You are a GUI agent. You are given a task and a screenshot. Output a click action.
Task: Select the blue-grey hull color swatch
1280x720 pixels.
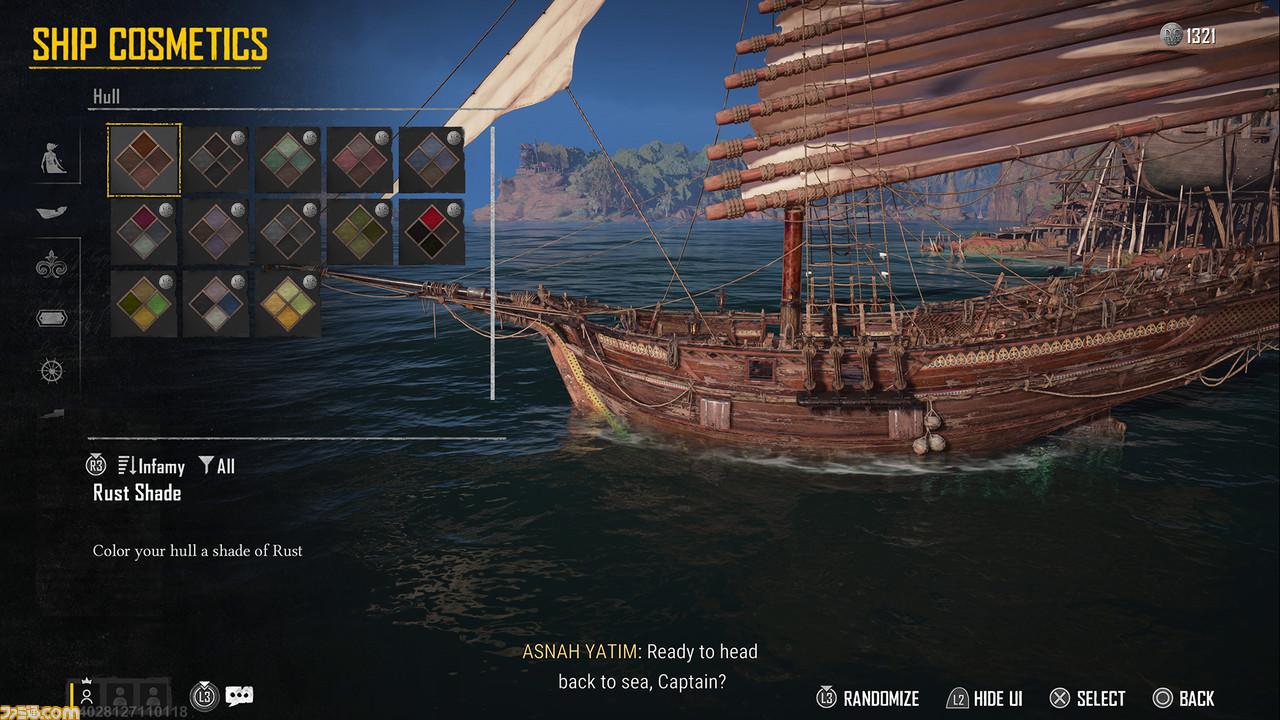[432, 160]
